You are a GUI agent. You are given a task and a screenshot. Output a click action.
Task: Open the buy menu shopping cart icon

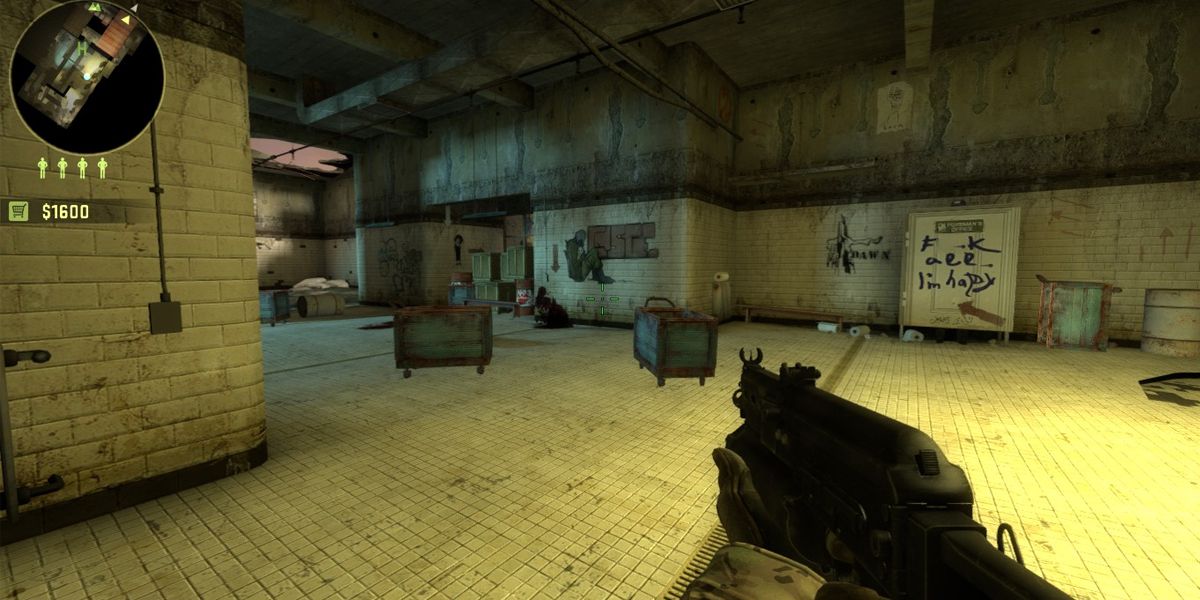point(18,211)
